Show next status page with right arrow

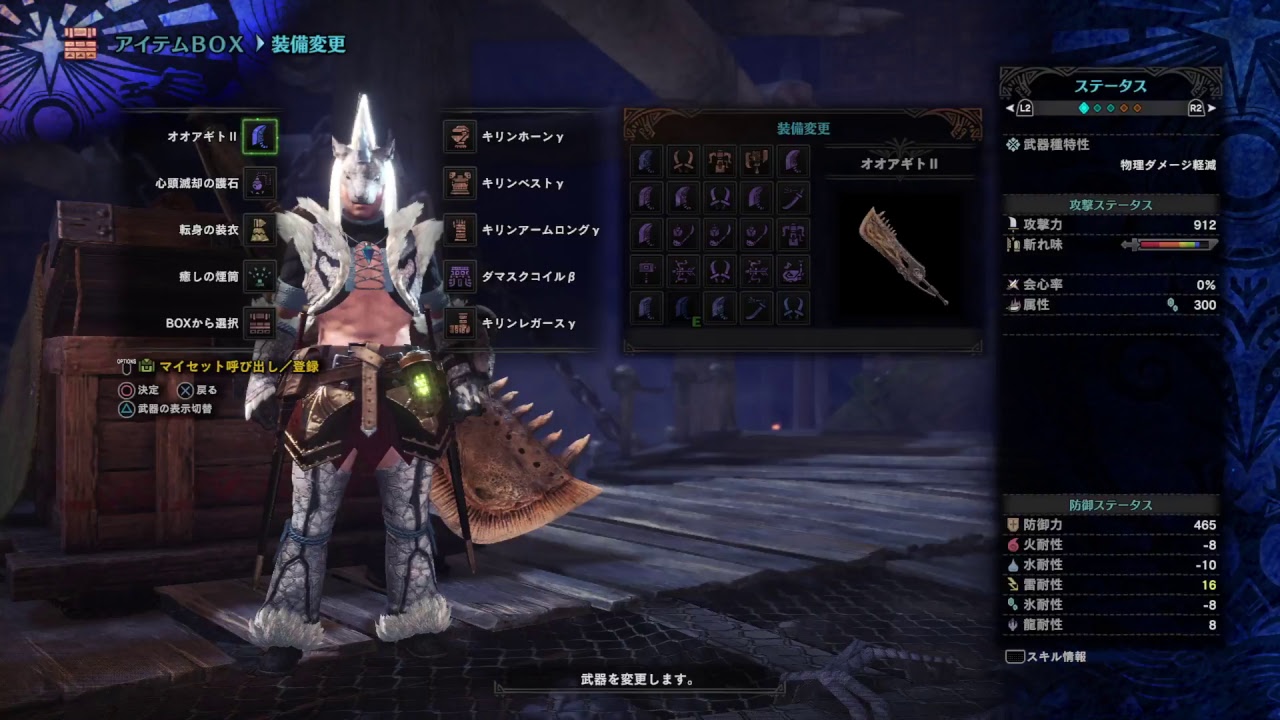(x=1212, y=108)
